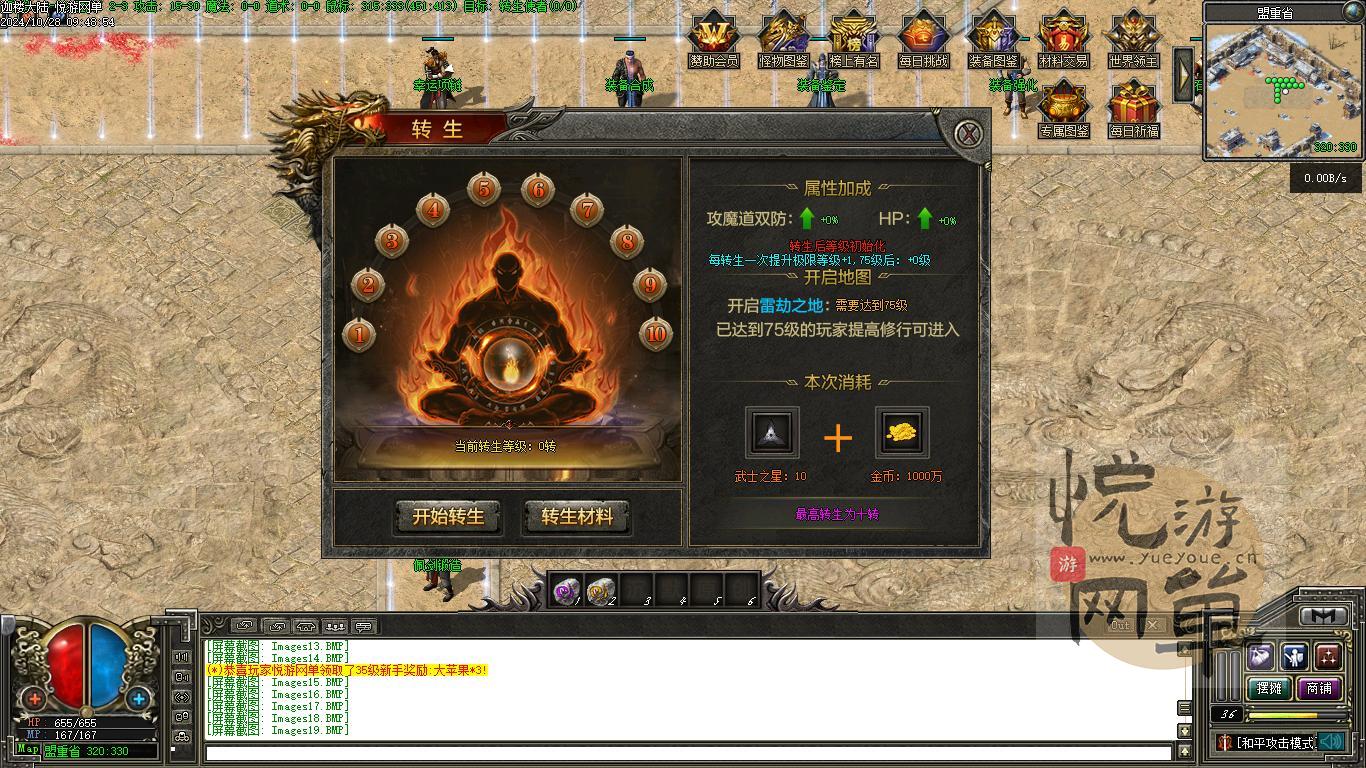Select the 武士之星 material slot

(772, 433)
